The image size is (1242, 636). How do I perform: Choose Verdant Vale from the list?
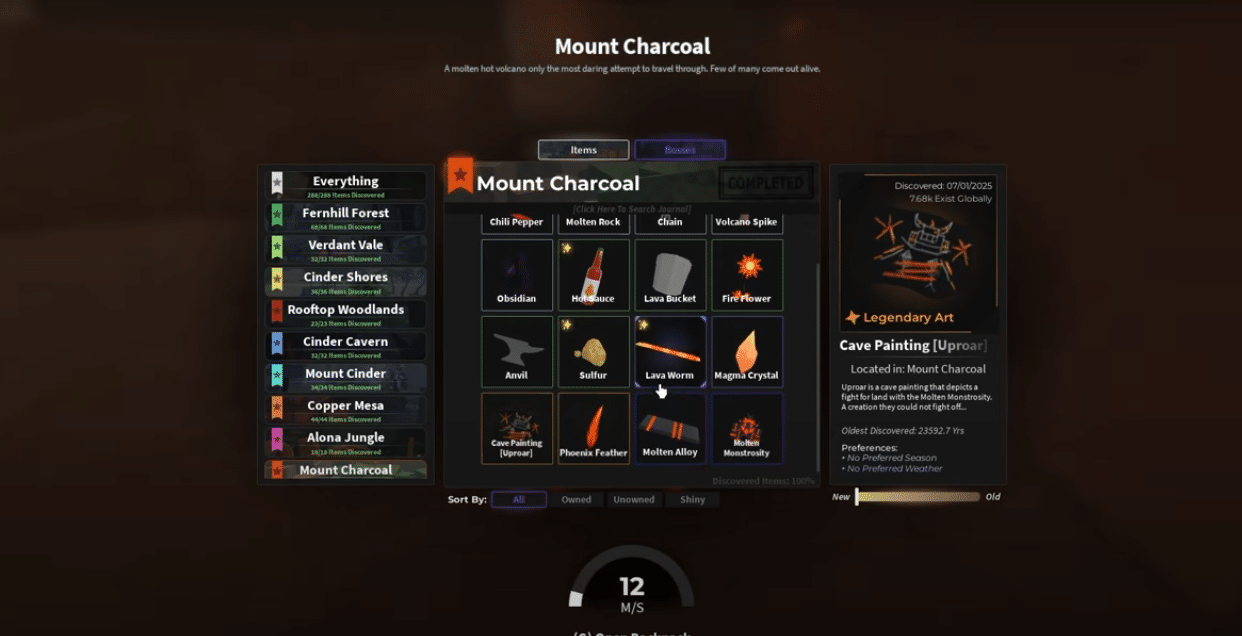point(346,249)
